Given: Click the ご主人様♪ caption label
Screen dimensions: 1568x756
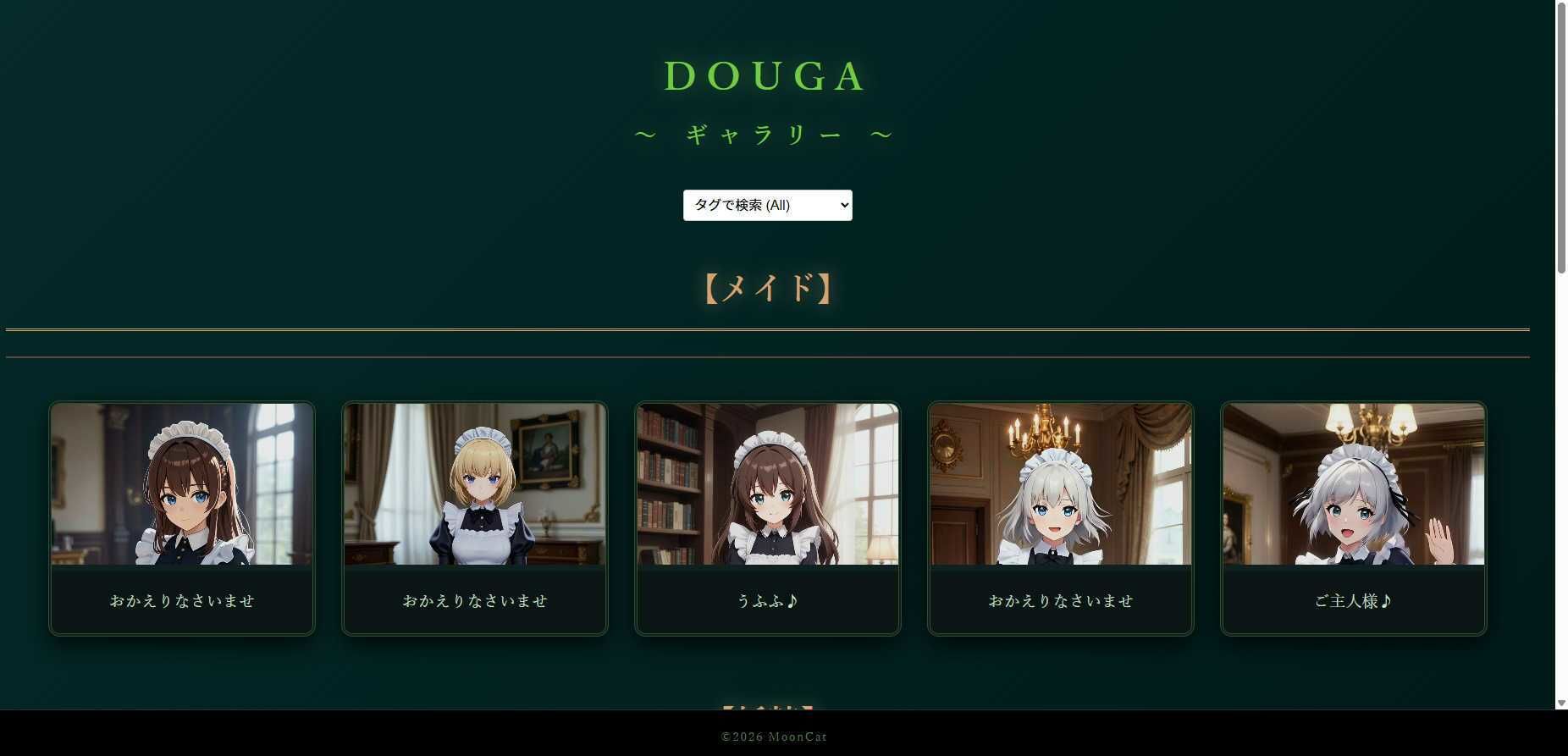Looking at the screenshot, I should click(1353, 601).
